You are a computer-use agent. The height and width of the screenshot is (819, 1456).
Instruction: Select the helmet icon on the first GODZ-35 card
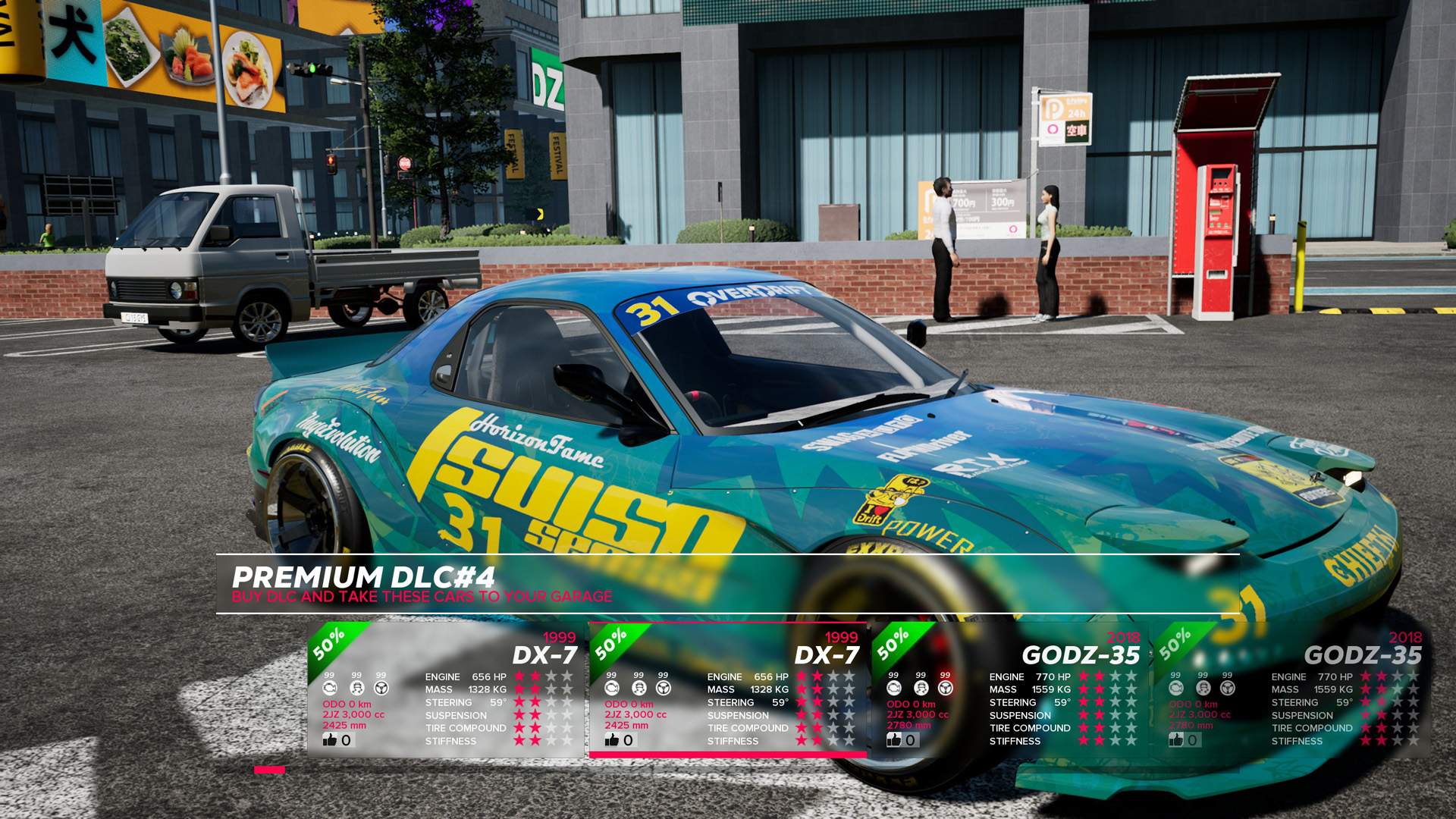click(920, 686)
